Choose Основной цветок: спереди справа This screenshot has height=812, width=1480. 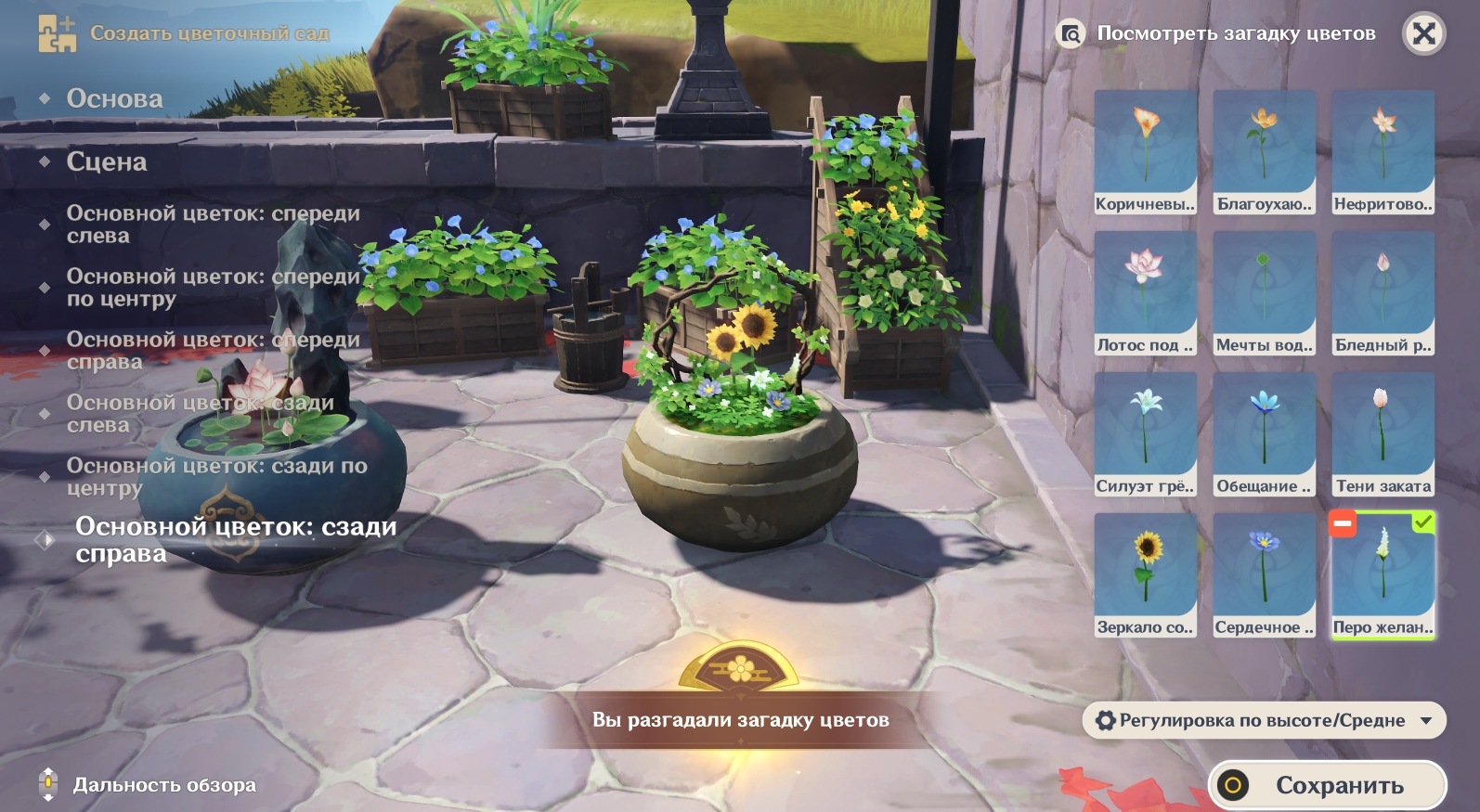[213, 351]
